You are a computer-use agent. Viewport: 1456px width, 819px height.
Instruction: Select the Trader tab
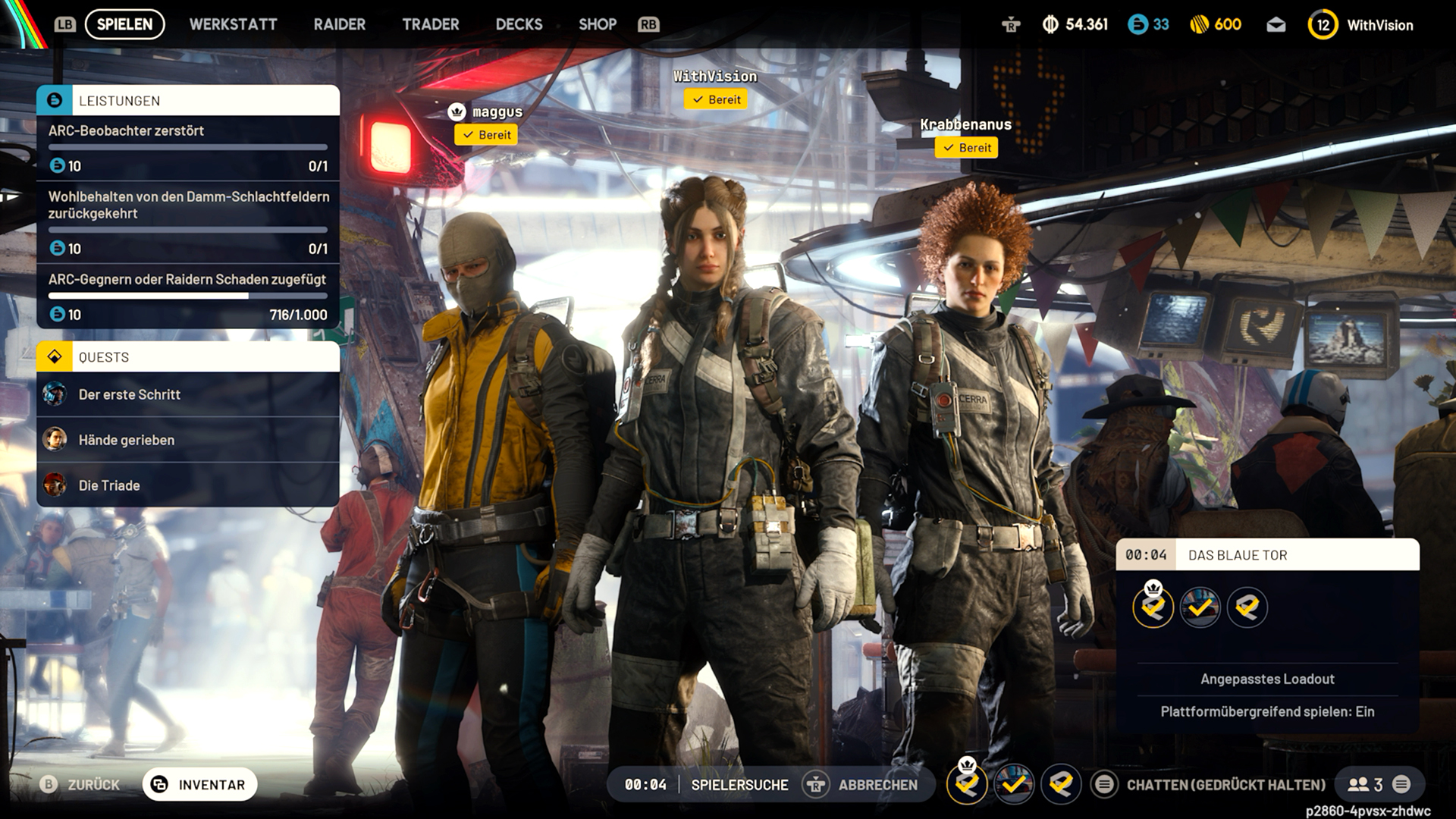430,24
